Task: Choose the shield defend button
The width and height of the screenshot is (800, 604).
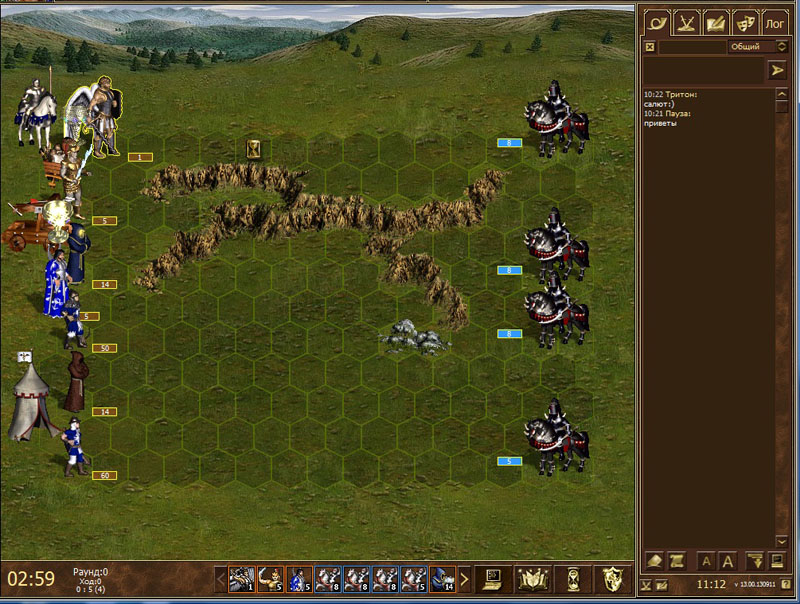Action: pos(611,578)
